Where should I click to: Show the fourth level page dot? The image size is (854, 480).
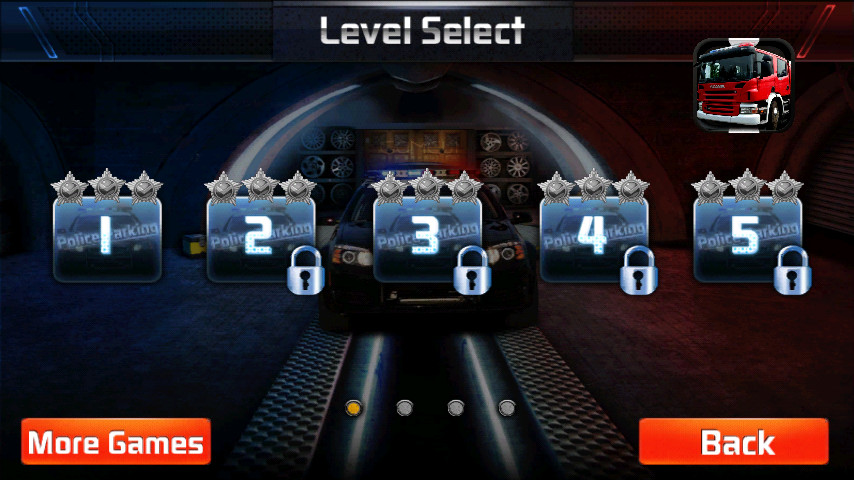click(507, 407)
